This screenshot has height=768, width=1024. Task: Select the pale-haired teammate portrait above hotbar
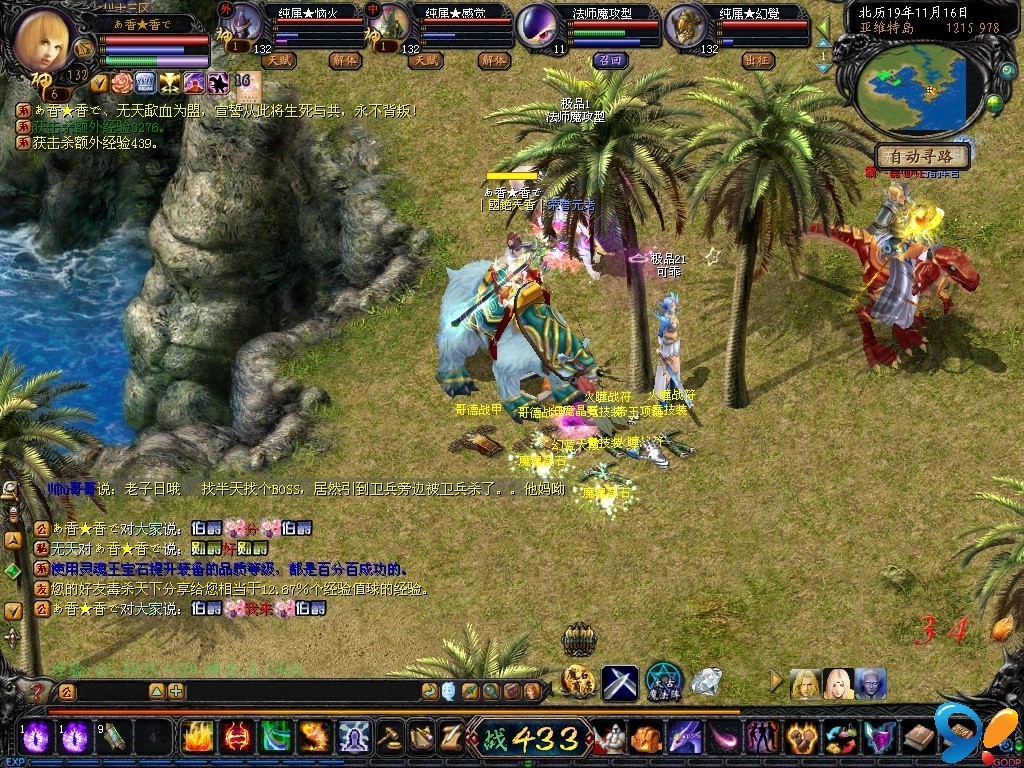coord(838,684)
